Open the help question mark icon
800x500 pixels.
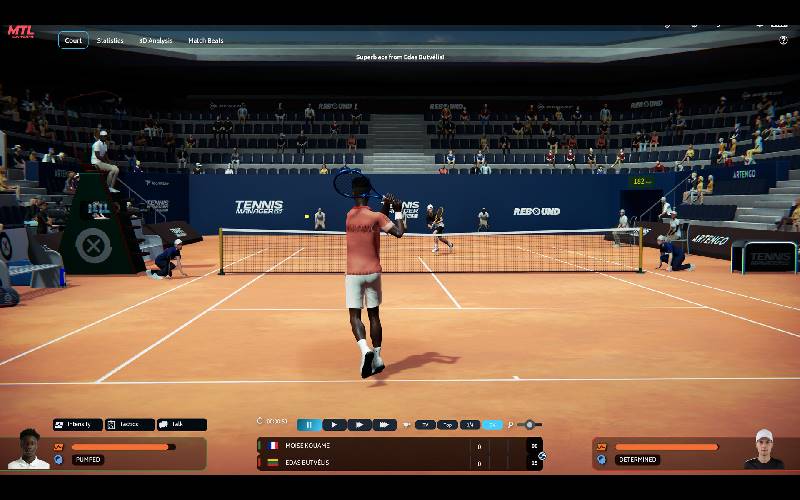tap(783, 40)
